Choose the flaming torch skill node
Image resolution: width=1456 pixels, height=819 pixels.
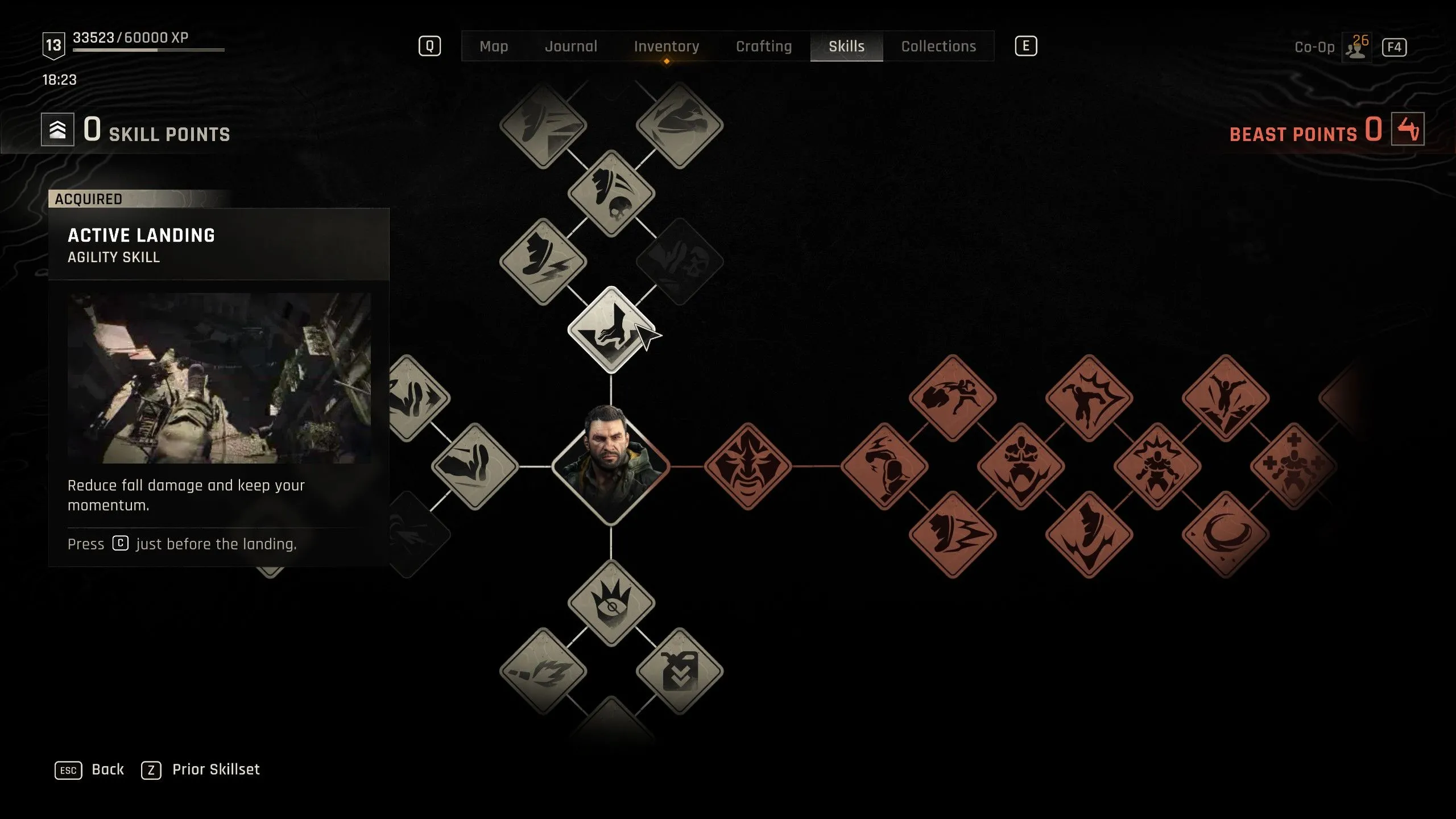pyautogui.click(x=543, y=671)
